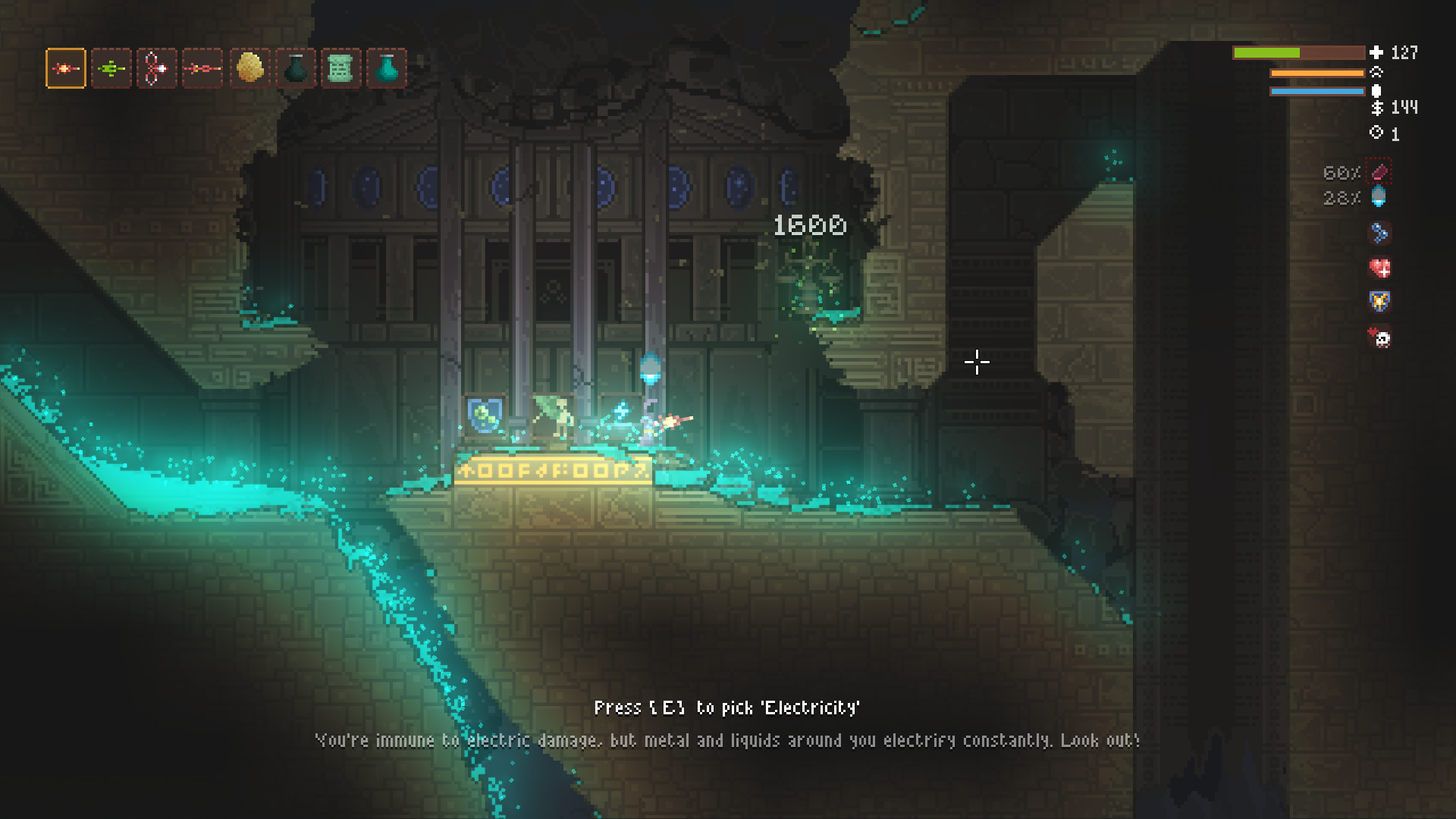Click the 60% stain status icon

(x=1379, y=173)
